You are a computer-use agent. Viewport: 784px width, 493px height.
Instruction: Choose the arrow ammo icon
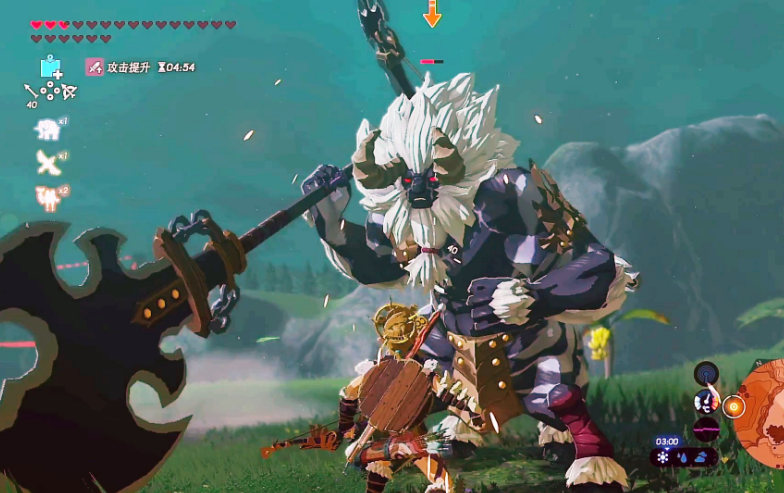tap(31, 91)
